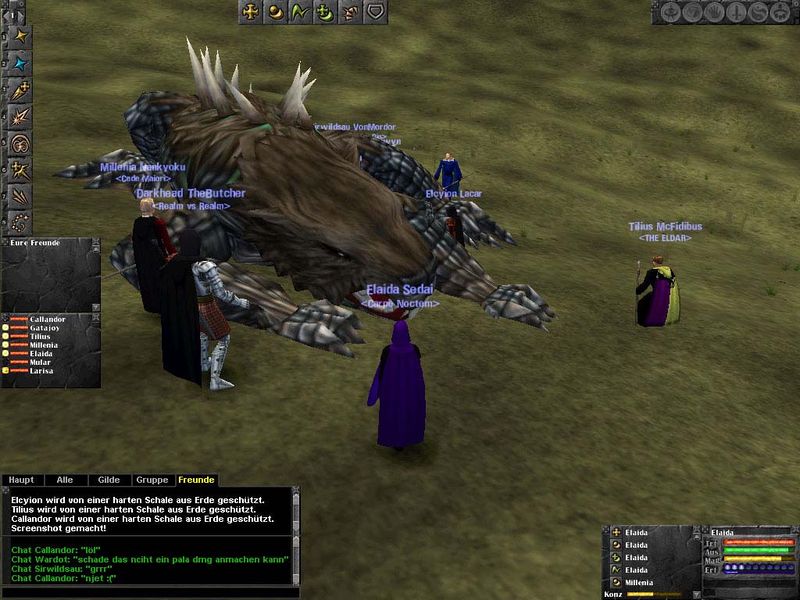Cast the blue star spell
800x600 pixels.
[19, 64]
